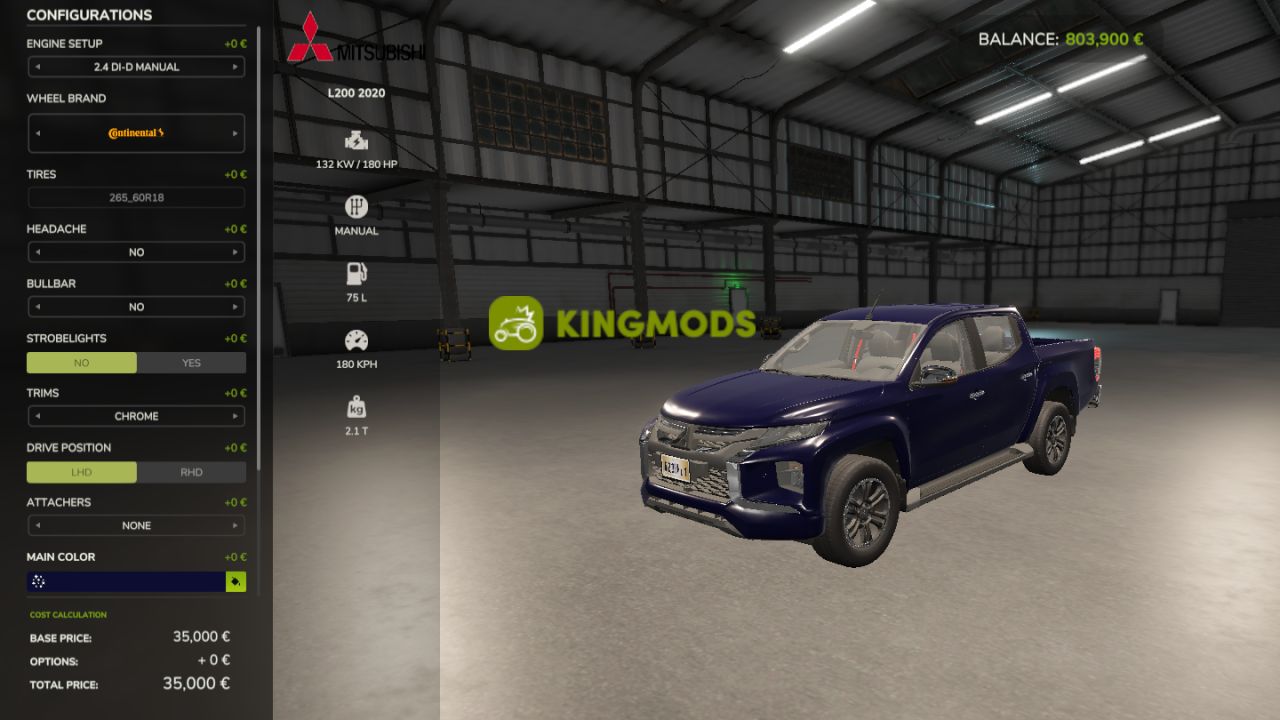Click the speedometer icon above 180 KPH
The height and width of the screenshot is (720, 1280).
coord(355,337)
